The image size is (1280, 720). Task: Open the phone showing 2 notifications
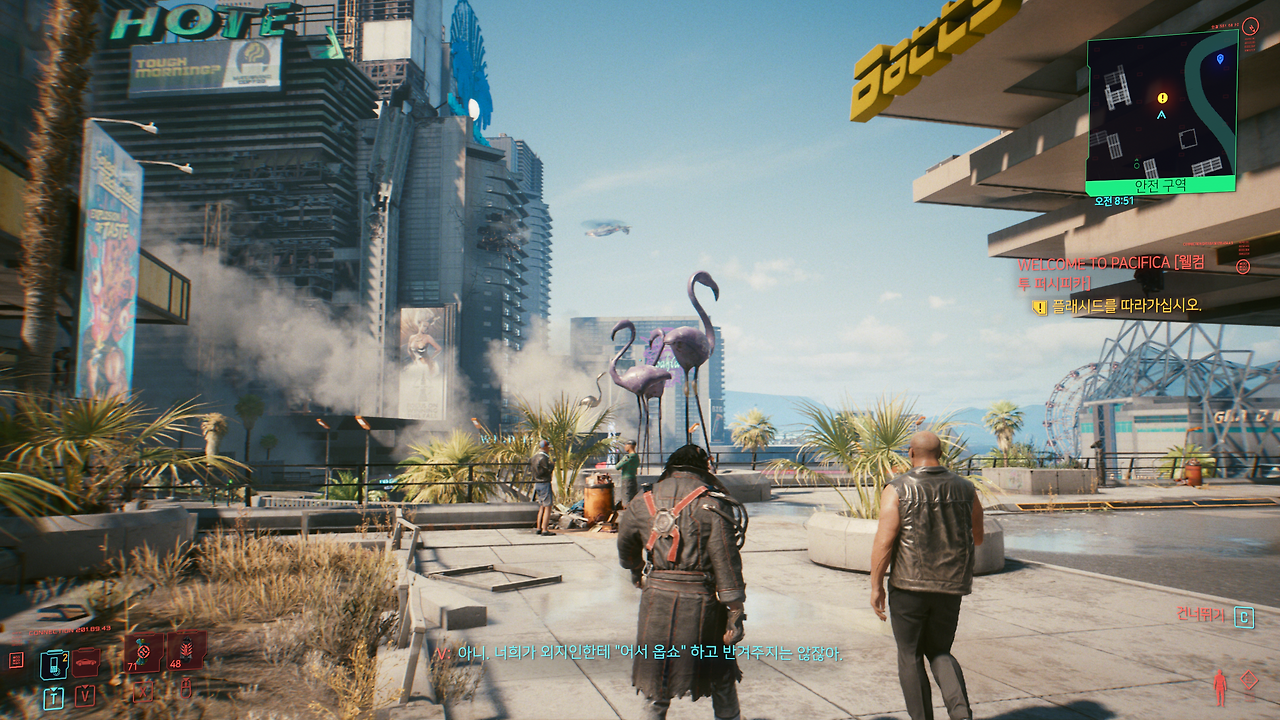point(54,663)
